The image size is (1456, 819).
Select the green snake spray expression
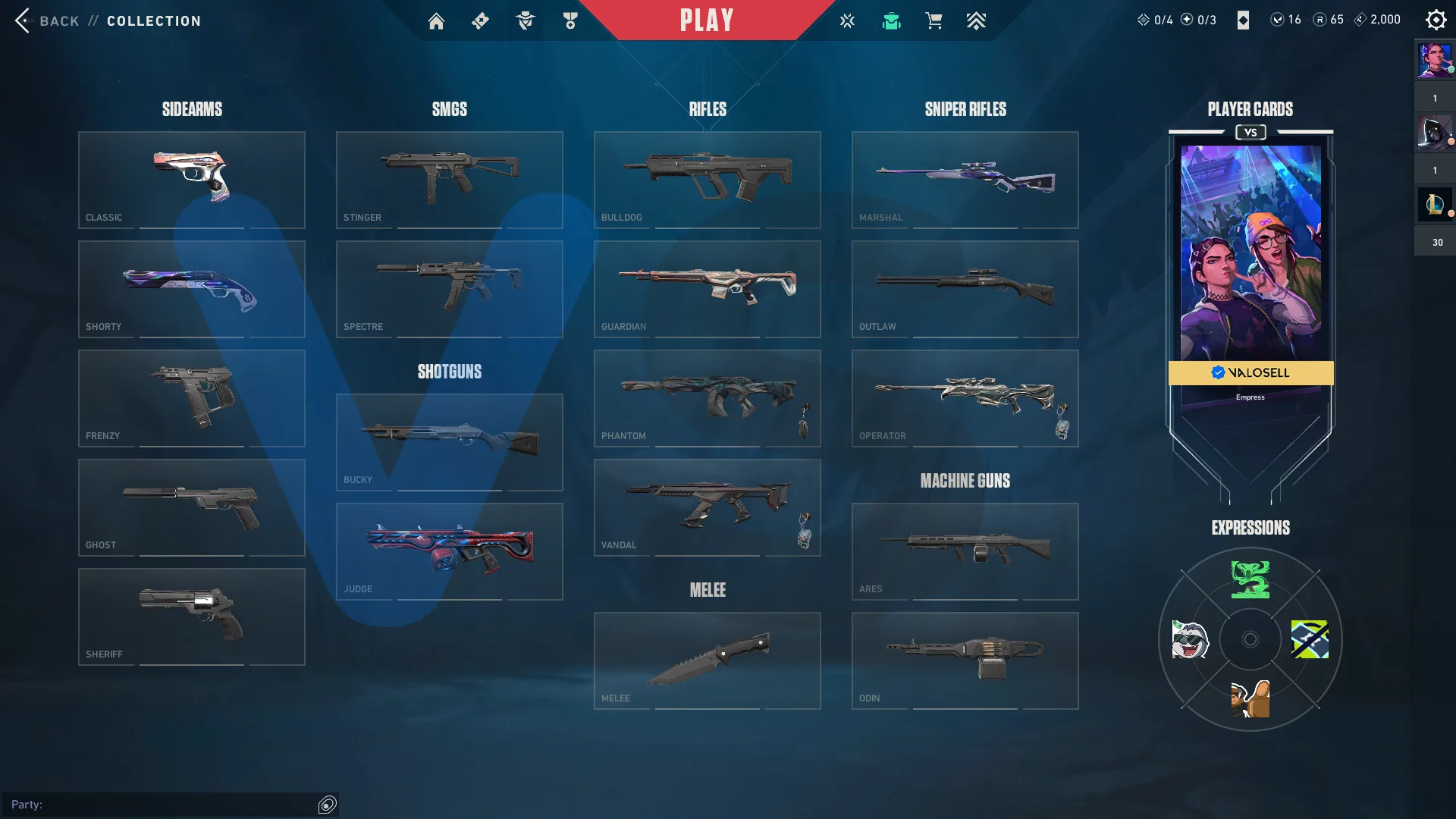click(x=1250, y=580)
